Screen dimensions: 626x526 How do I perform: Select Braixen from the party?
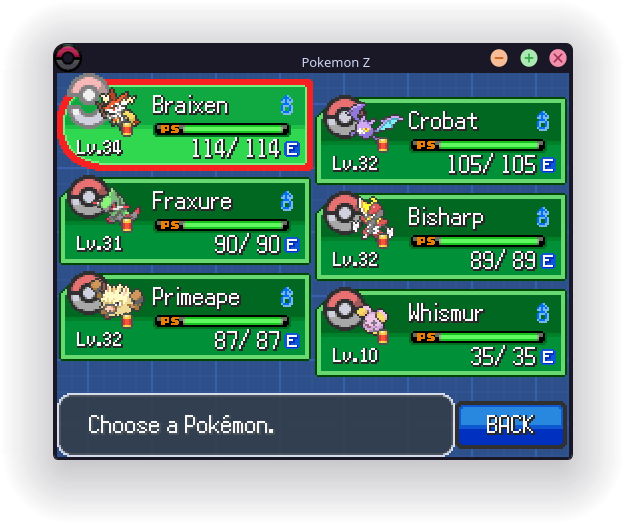(187, 125)
